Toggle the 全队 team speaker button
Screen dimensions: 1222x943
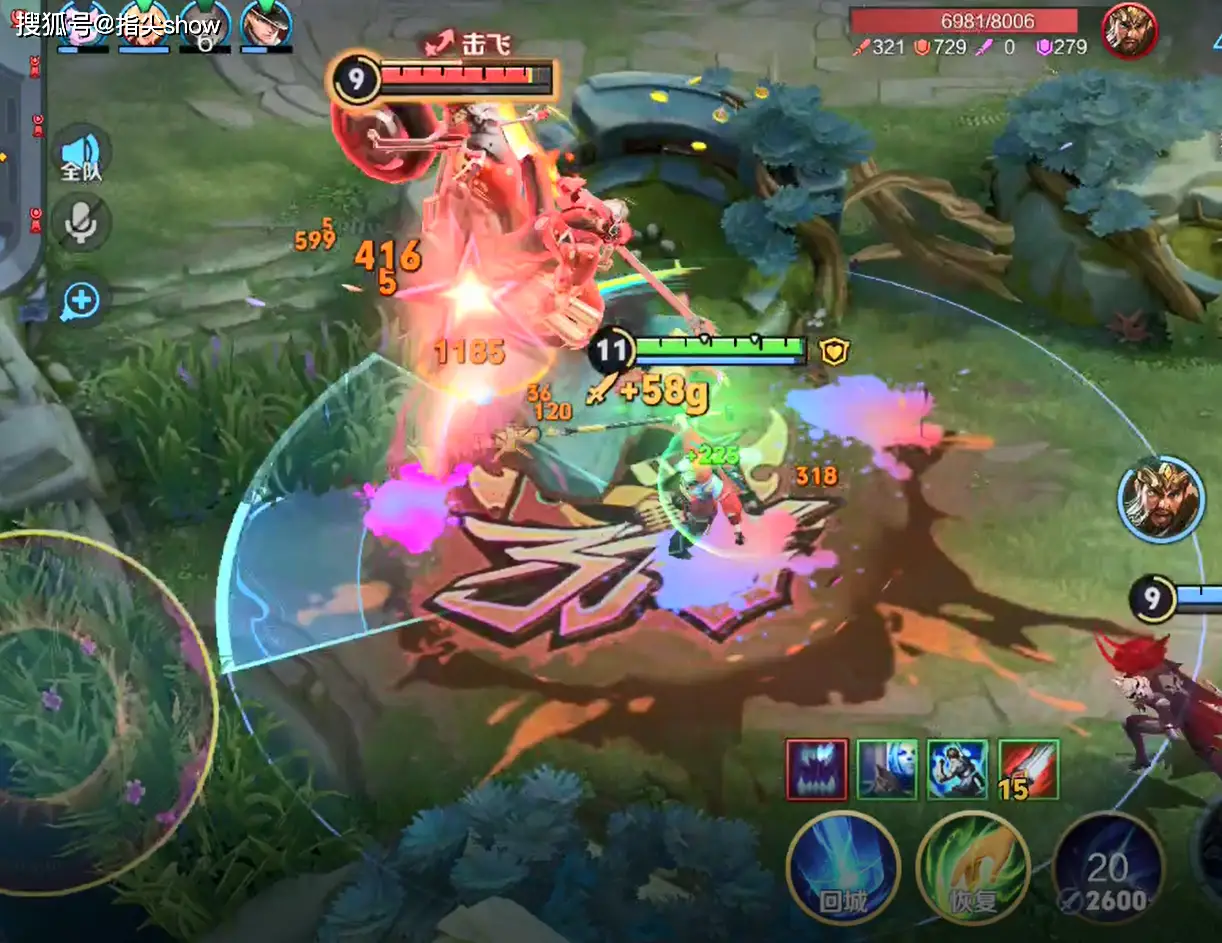82,155
